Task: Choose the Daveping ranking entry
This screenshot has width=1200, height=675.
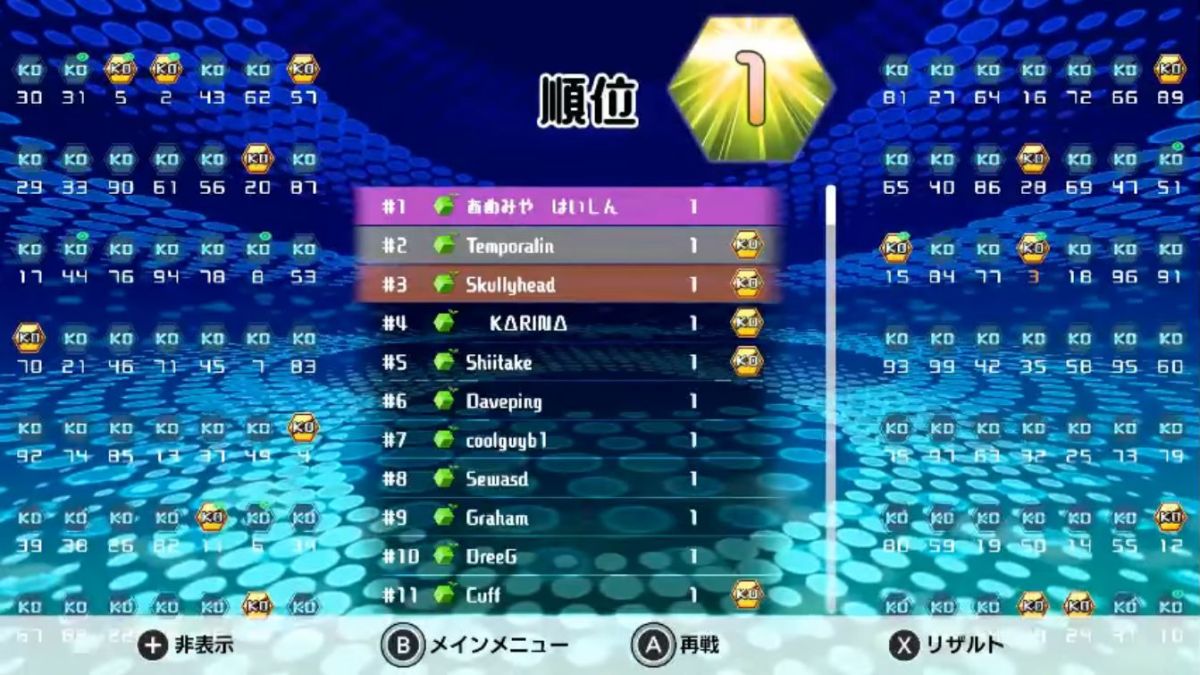Action: point(570,401)
